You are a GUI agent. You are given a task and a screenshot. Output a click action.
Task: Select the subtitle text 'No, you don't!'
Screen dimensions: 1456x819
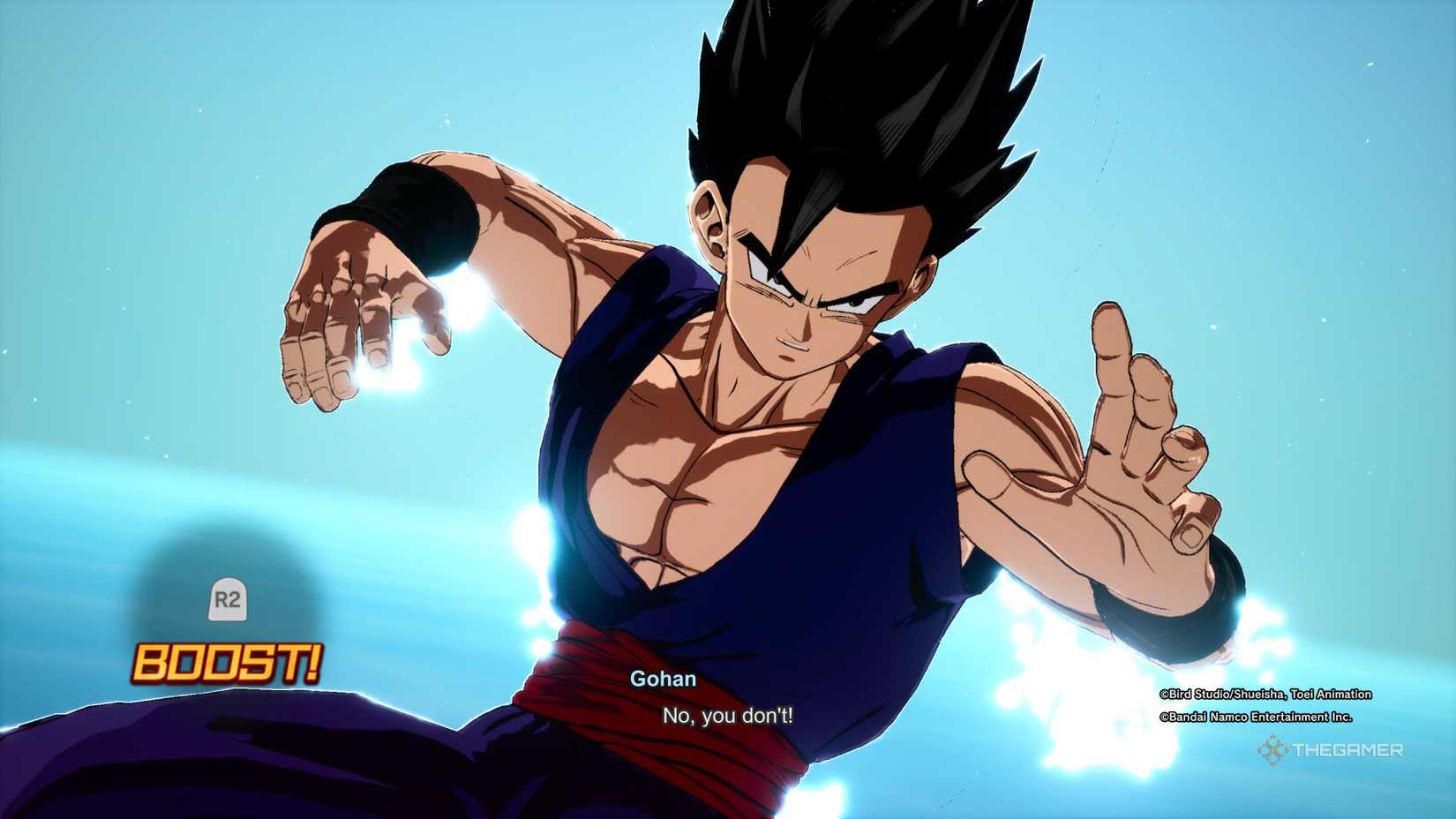pos(727,718)
